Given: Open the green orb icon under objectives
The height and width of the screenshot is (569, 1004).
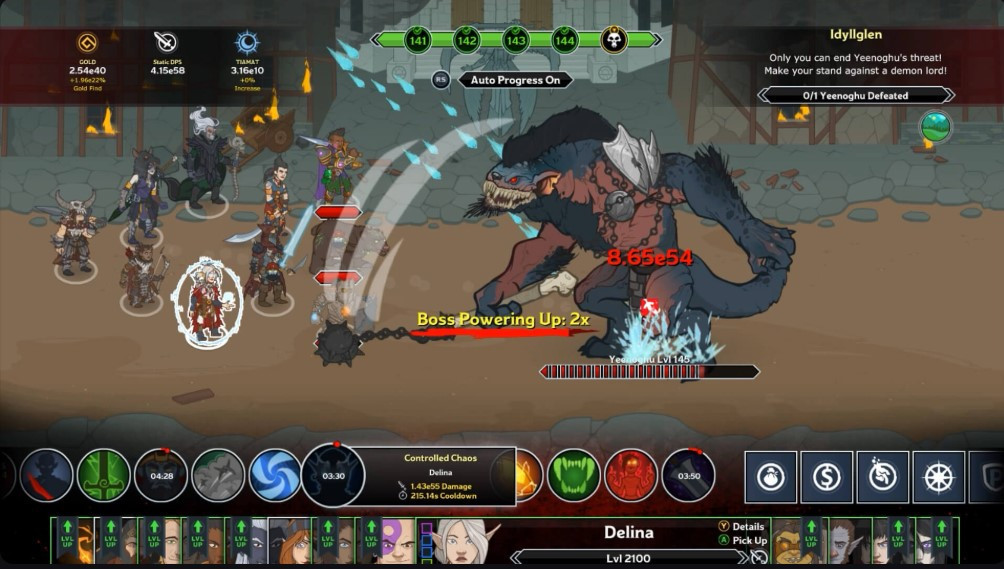Looking at the screenshot, I should tap(935, 127).
